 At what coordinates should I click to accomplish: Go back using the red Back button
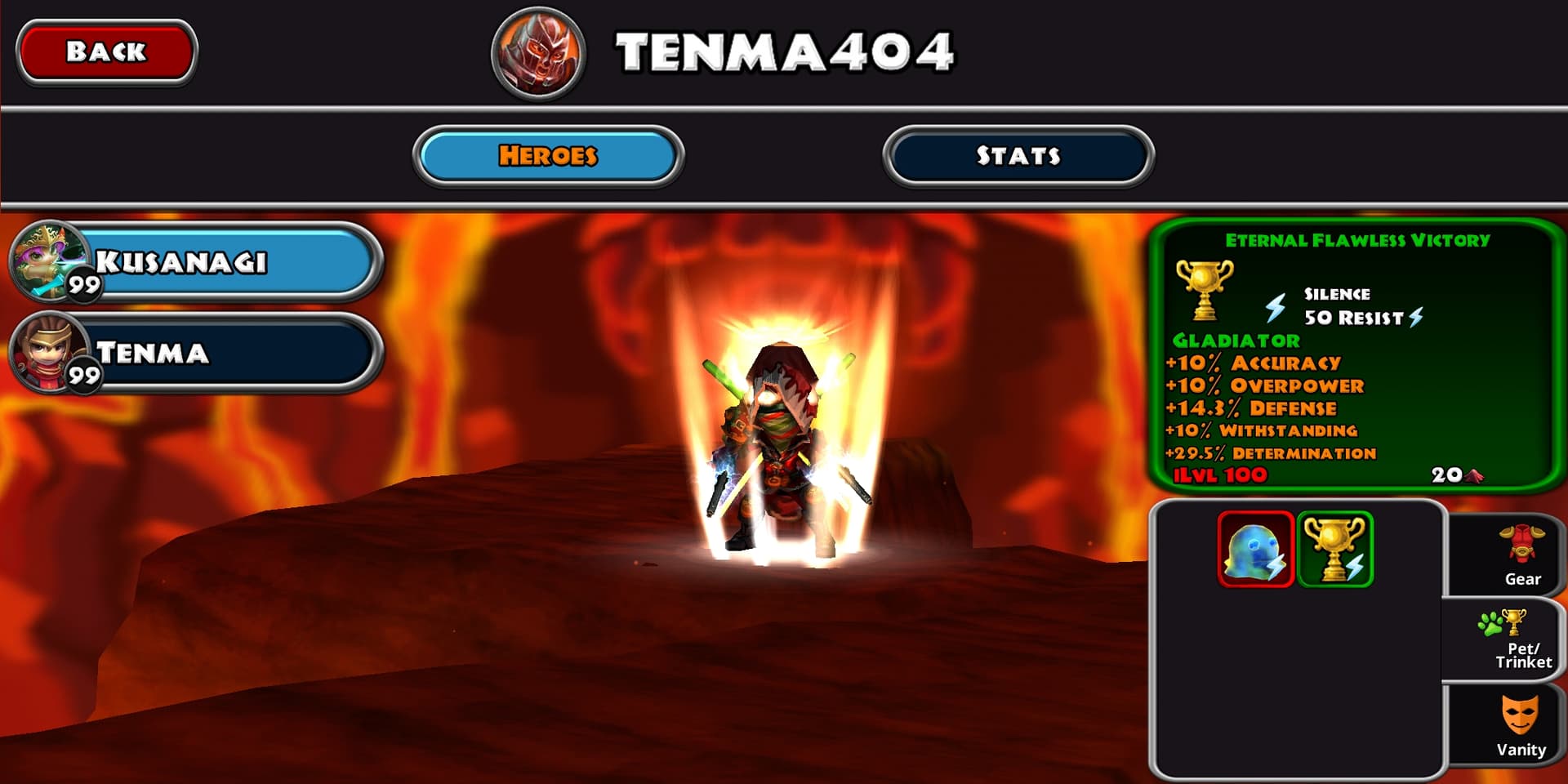point(106,51)
